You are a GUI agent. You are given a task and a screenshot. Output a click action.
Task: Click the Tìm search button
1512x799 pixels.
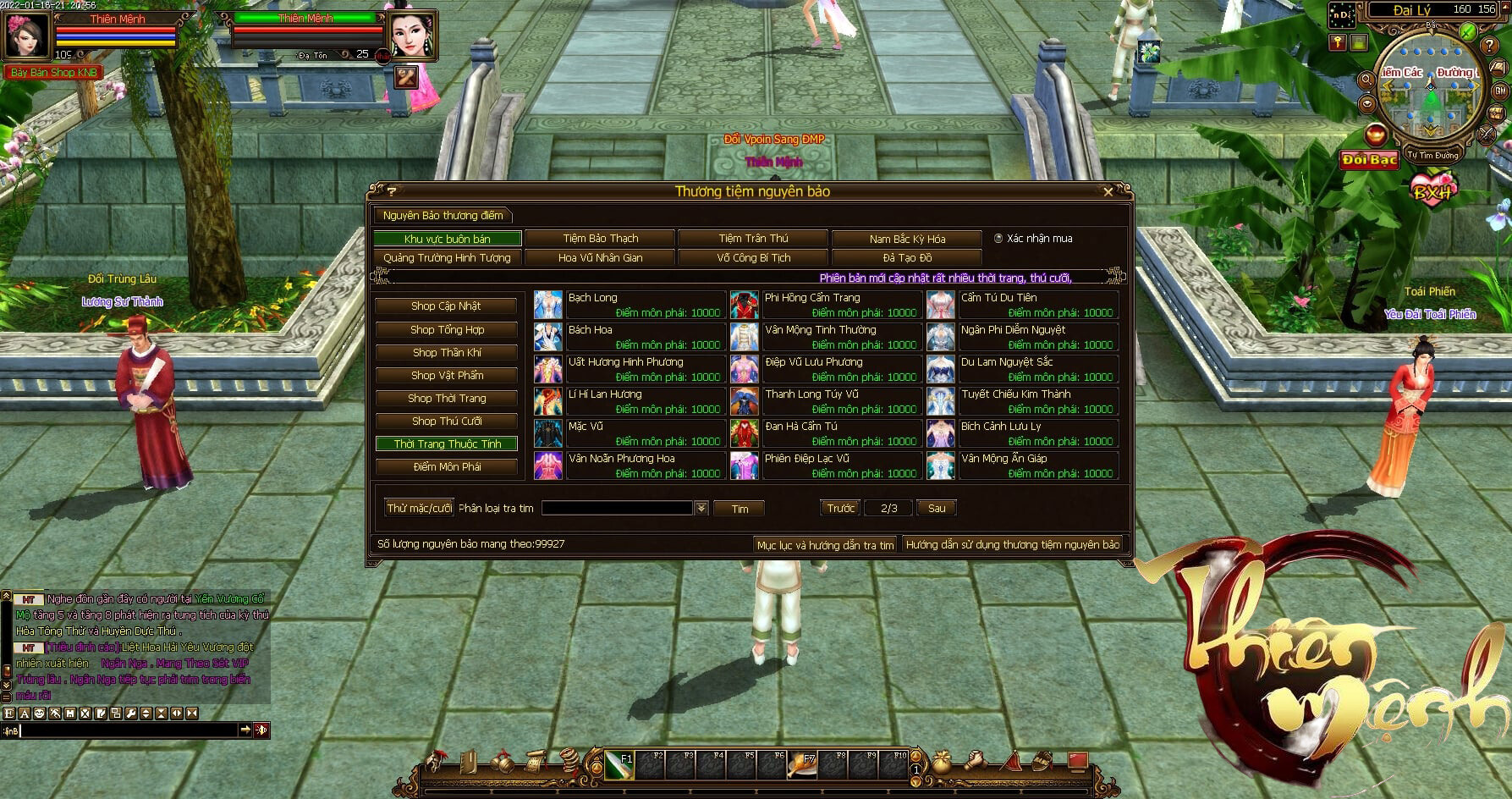click(x=740, y=509)
